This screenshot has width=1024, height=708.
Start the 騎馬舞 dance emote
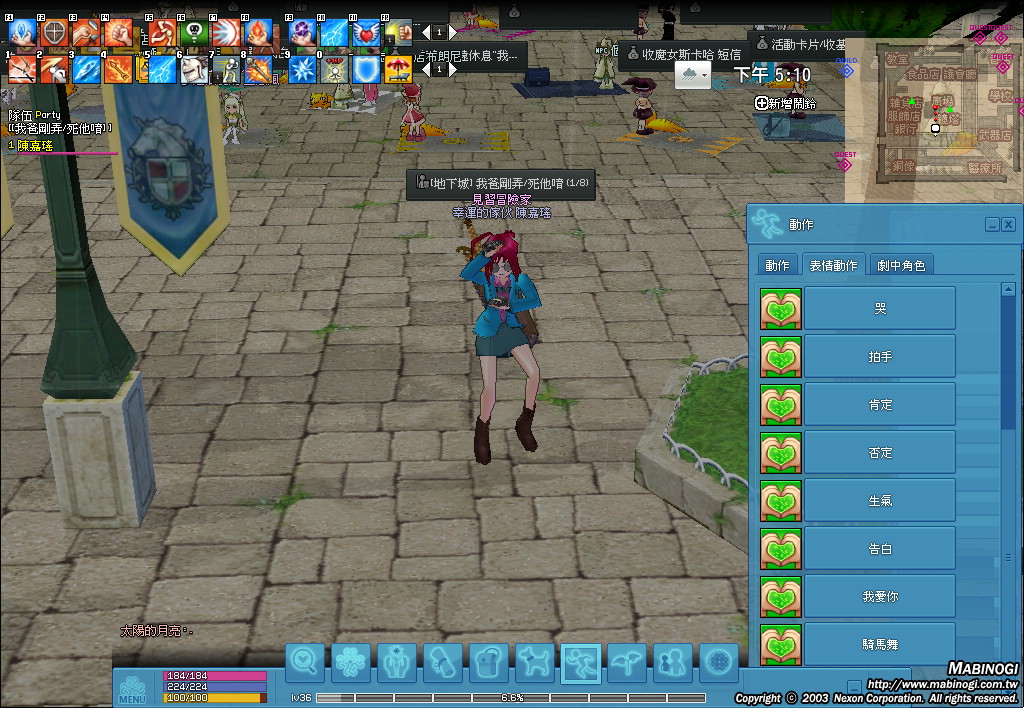[880, 642]
